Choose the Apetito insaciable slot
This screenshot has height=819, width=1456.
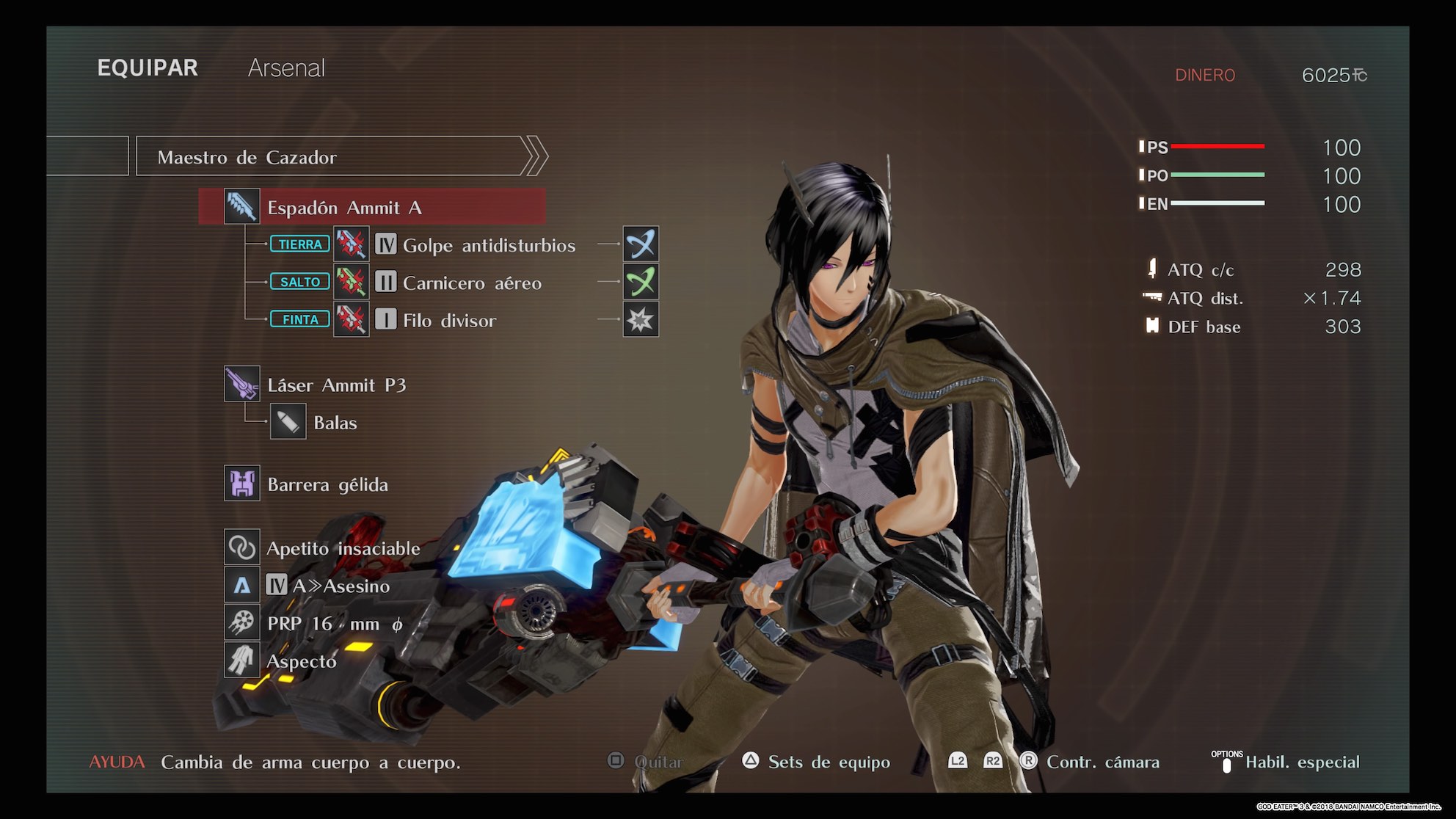(343, 547)
